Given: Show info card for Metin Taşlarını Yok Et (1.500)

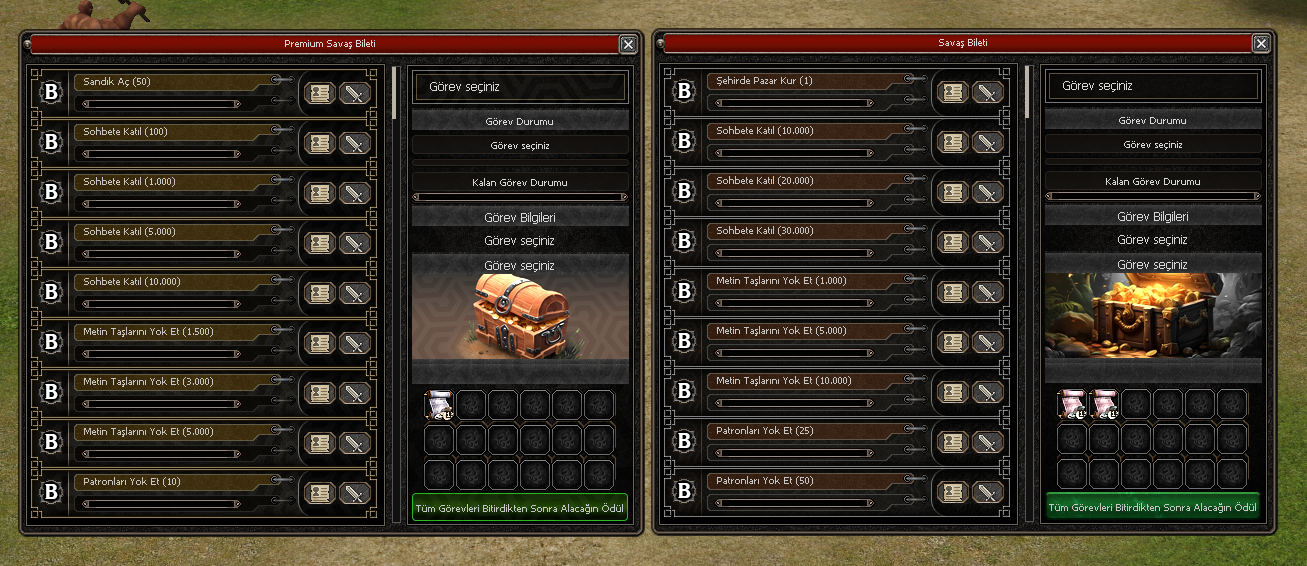Looking at the screenshot, I should point(319,343).
